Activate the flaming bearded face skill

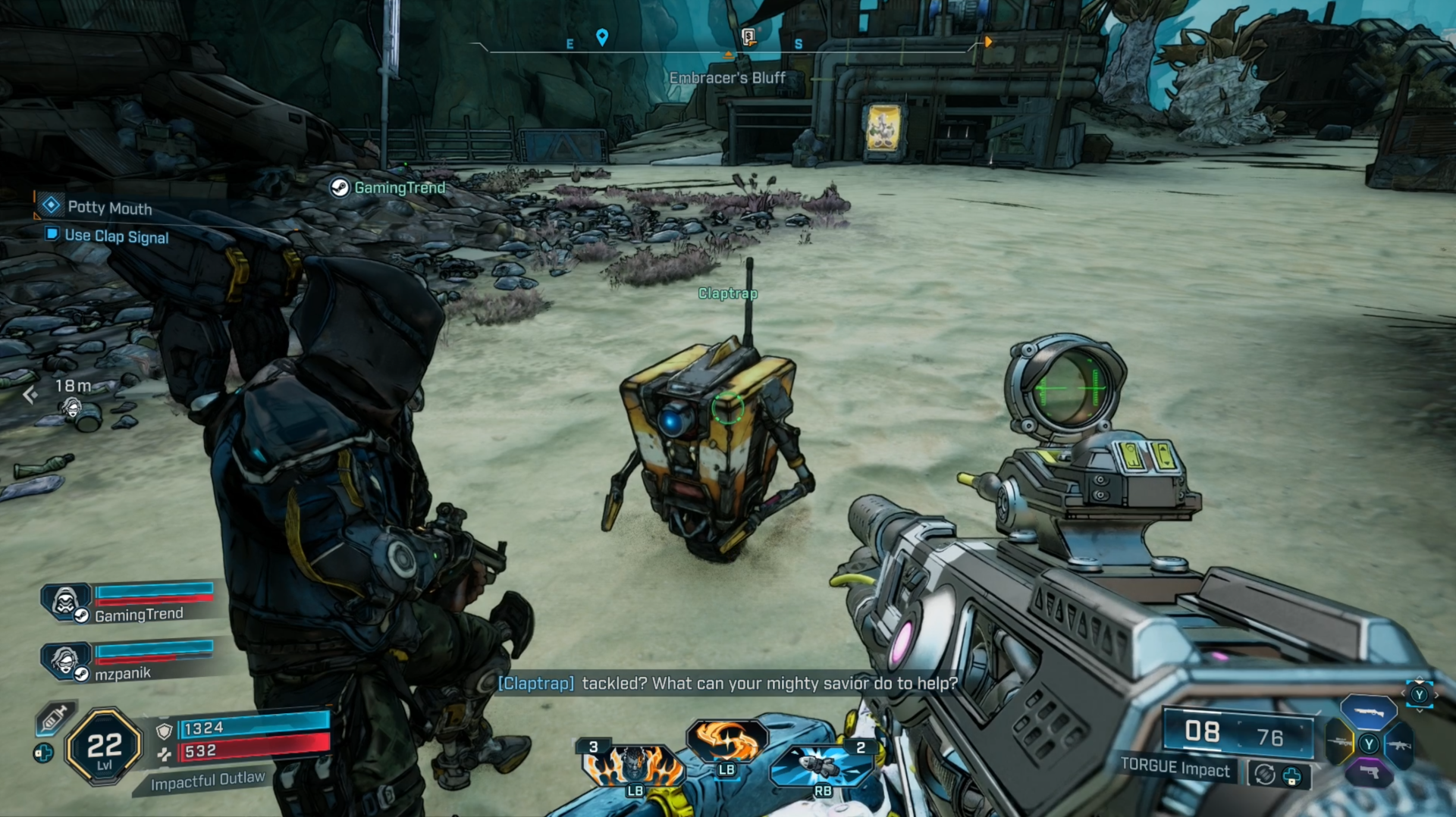pos(634,764)
